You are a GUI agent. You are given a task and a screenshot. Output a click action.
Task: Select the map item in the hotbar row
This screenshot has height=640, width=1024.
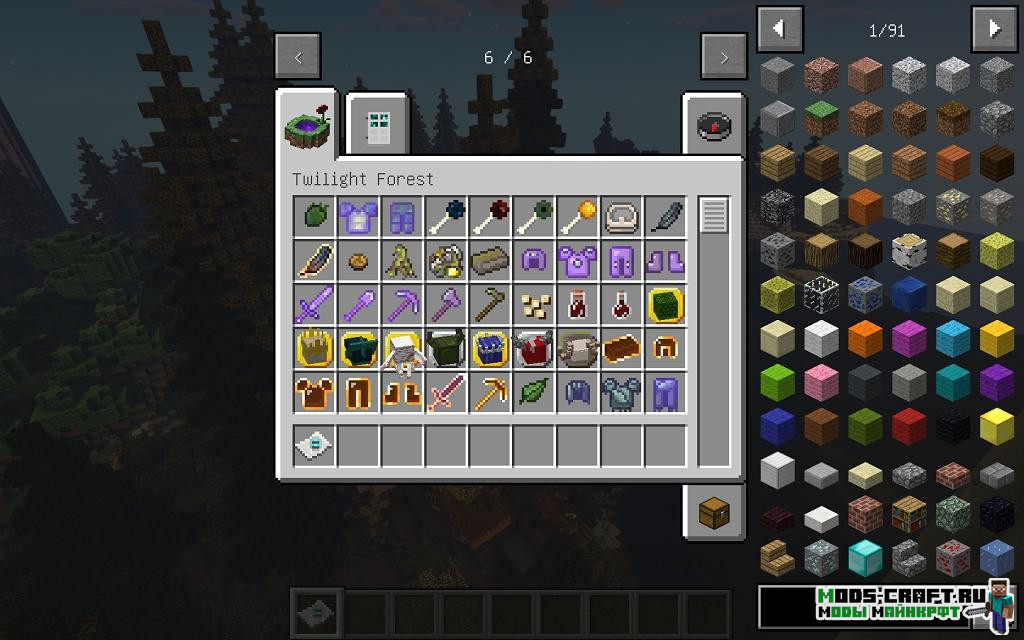[x=311, y=446]
